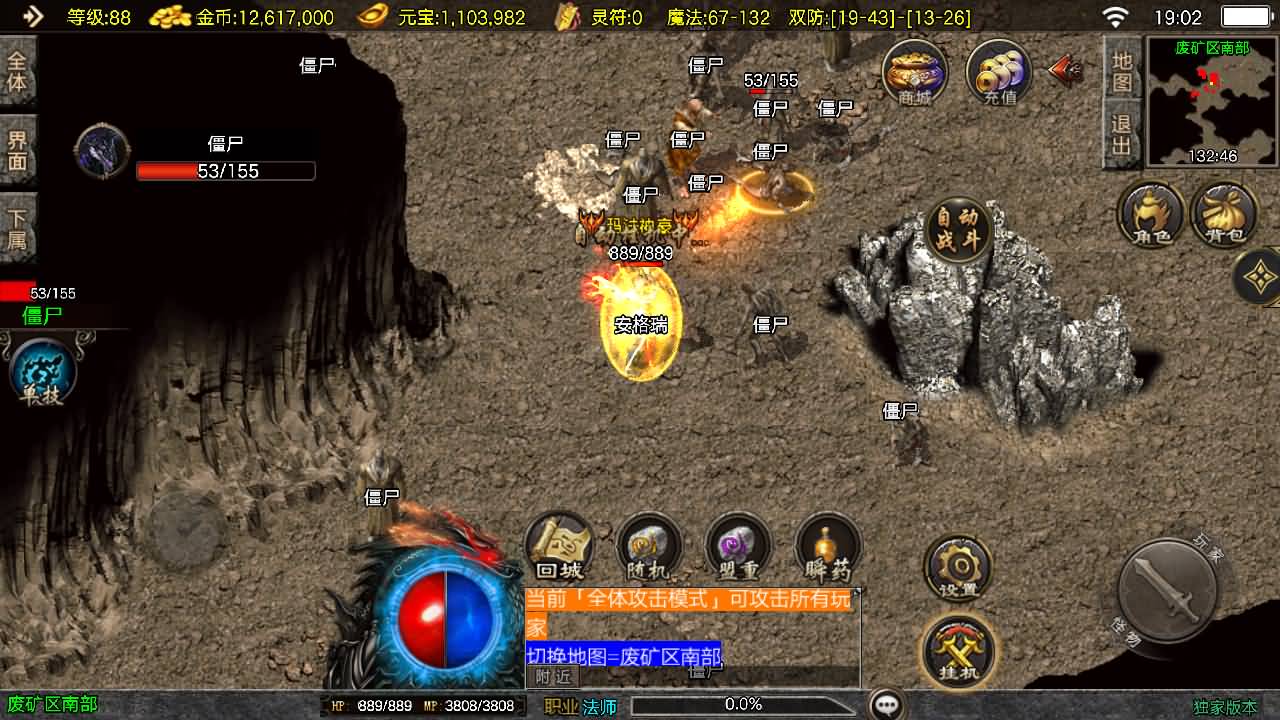The height and width of the screenshot is (720, 1280).
Task: Open the 背包 backpack
Action: point(1224,214)
